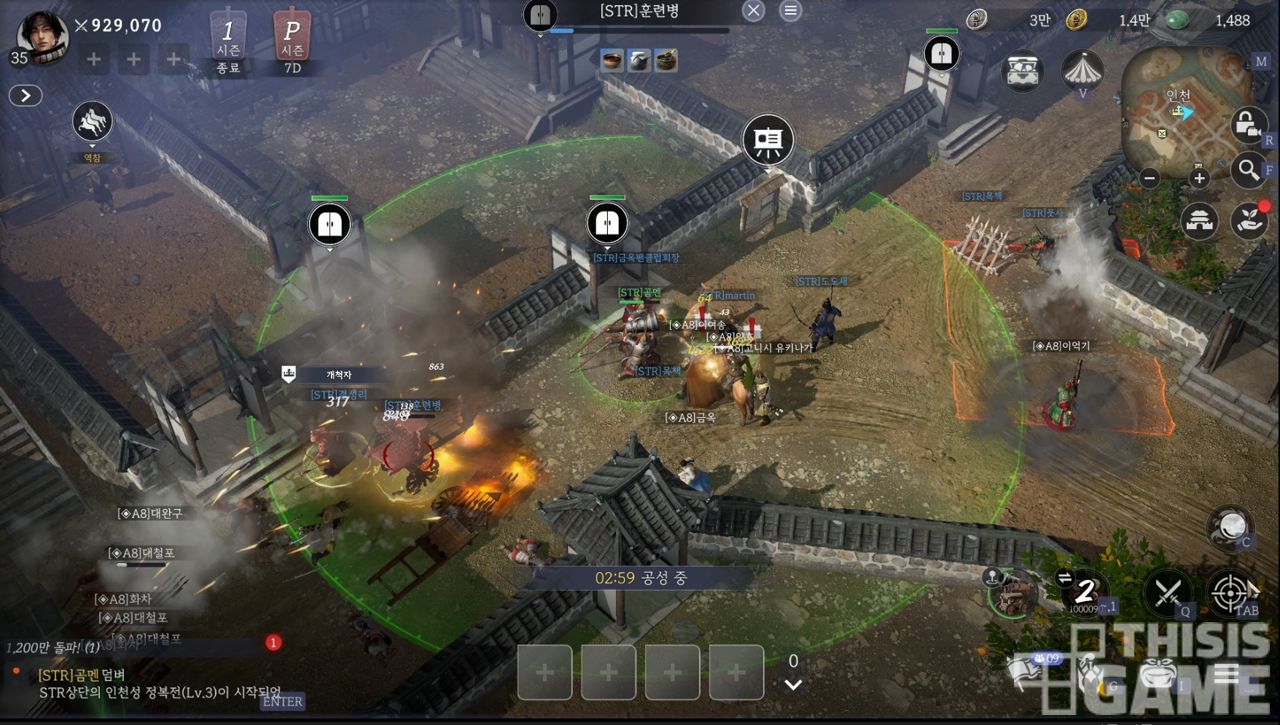Toggle the camera lock button

tap(1246, 124)
